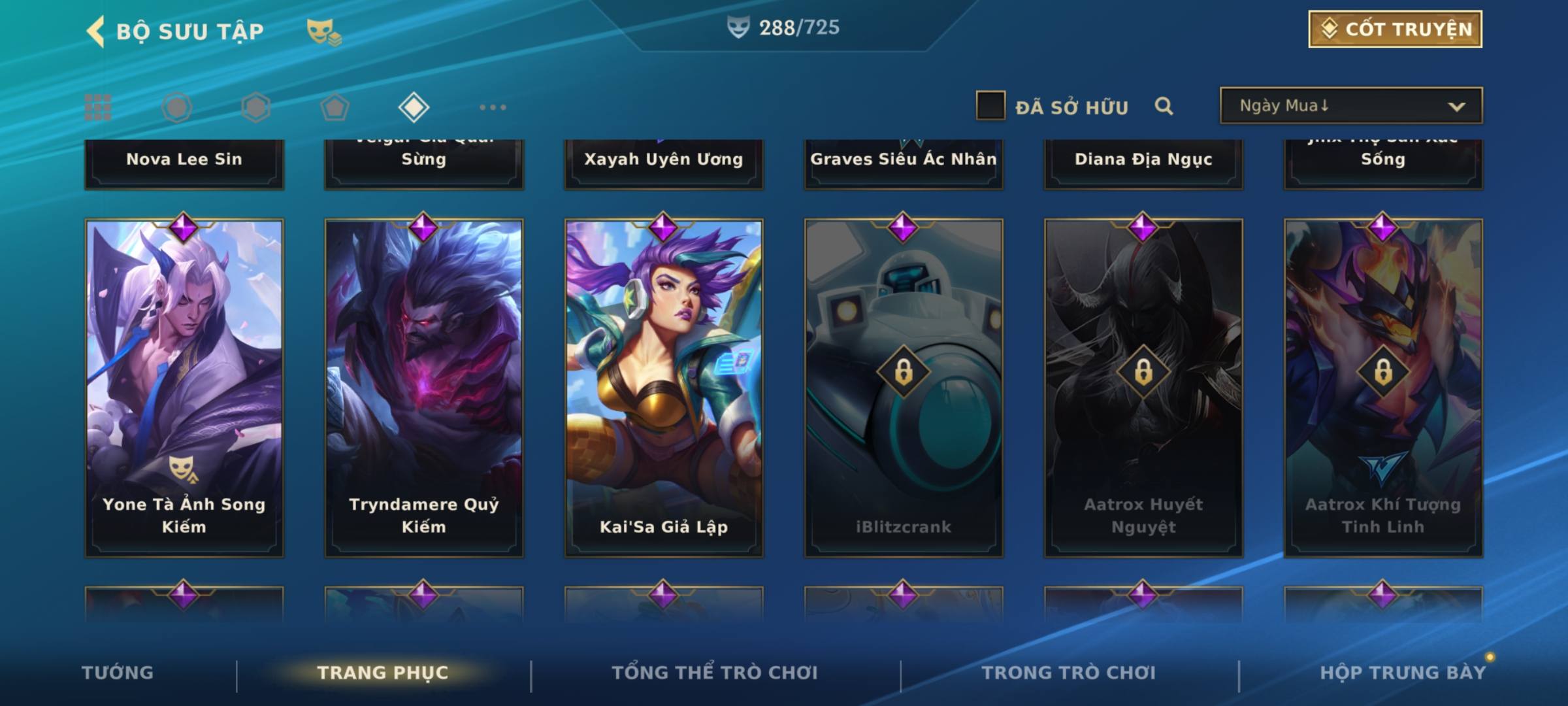This screenshot has width=1568, height=706.
Task: Go to Hộp Trưng Bày tab
Action: 1403,673
